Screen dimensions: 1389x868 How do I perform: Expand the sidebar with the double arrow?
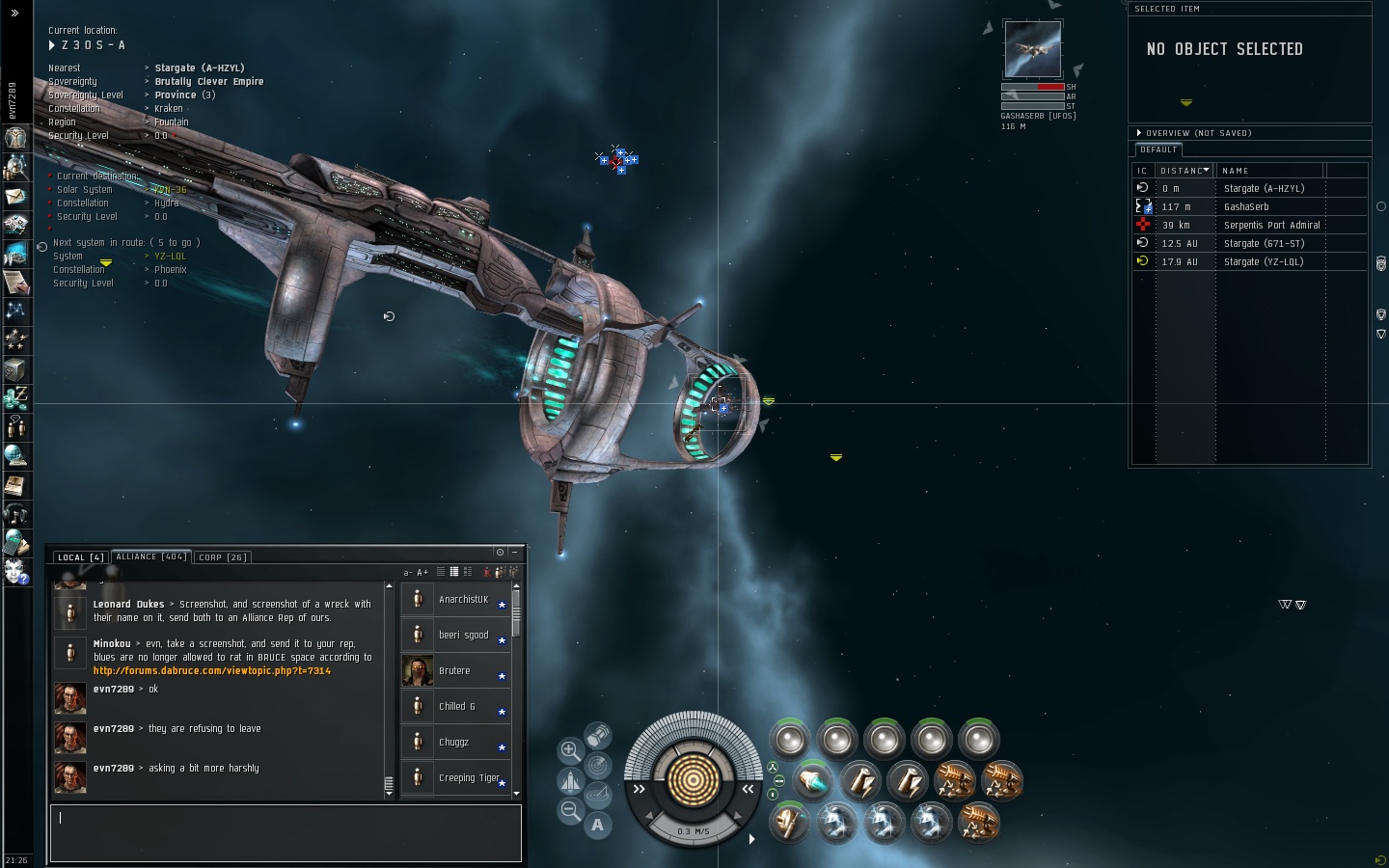click(14, 13)
